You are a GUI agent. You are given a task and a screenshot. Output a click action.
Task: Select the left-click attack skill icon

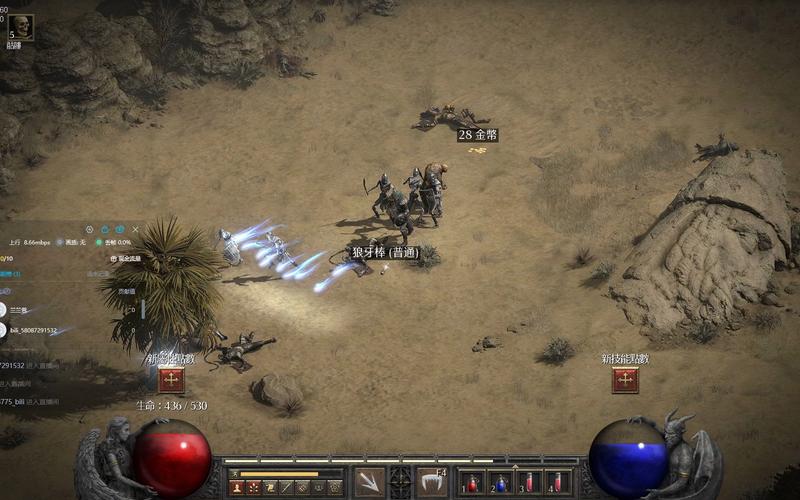tap(369, 481)
